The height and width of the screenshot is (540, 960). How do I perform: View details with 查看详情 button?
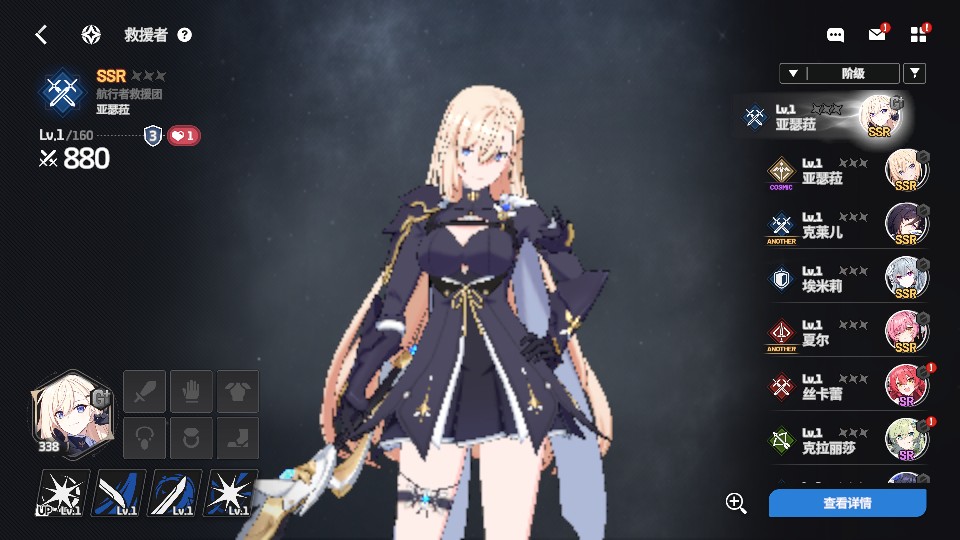click(x=847, y=503)
